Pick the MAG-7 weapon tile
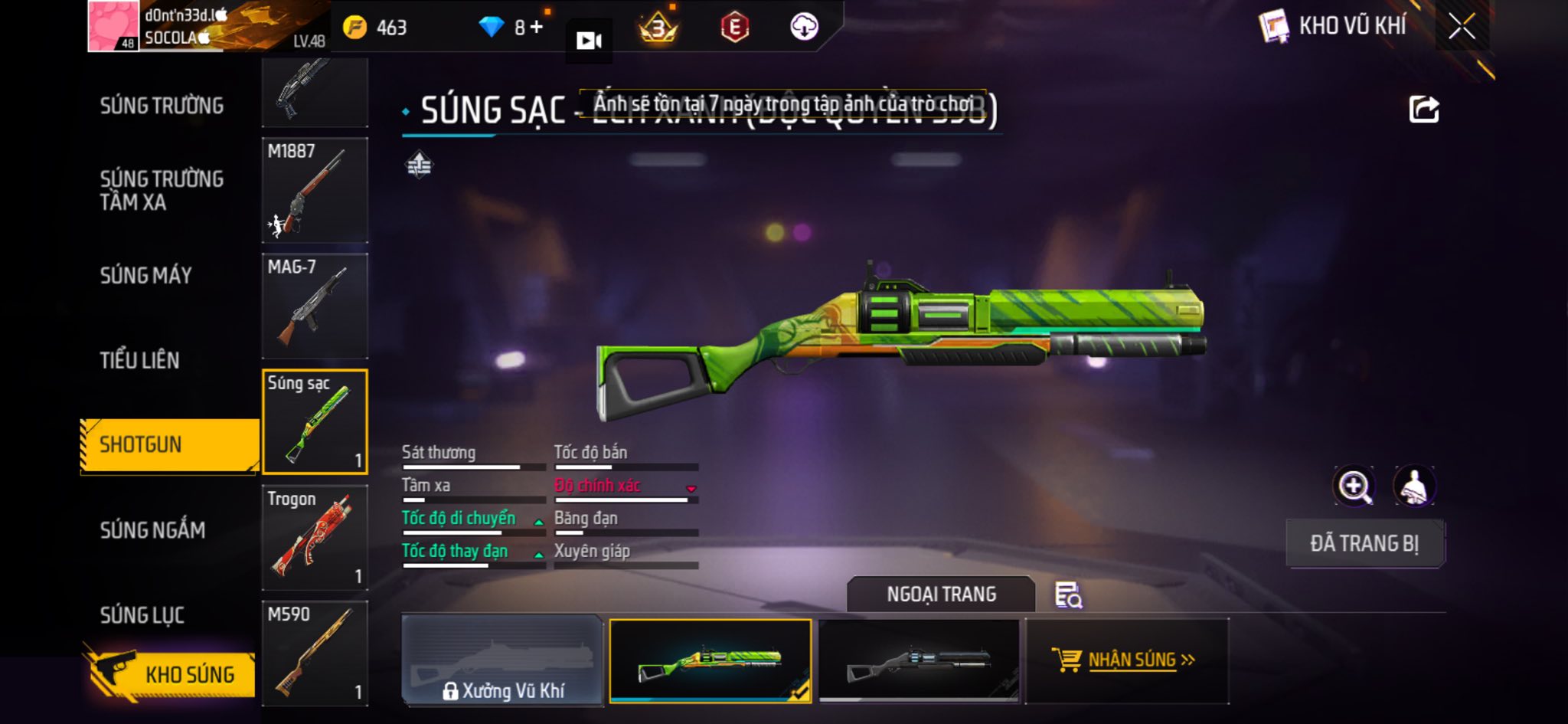The width and height of the screenshot is (1568, 724). point(315,306)
